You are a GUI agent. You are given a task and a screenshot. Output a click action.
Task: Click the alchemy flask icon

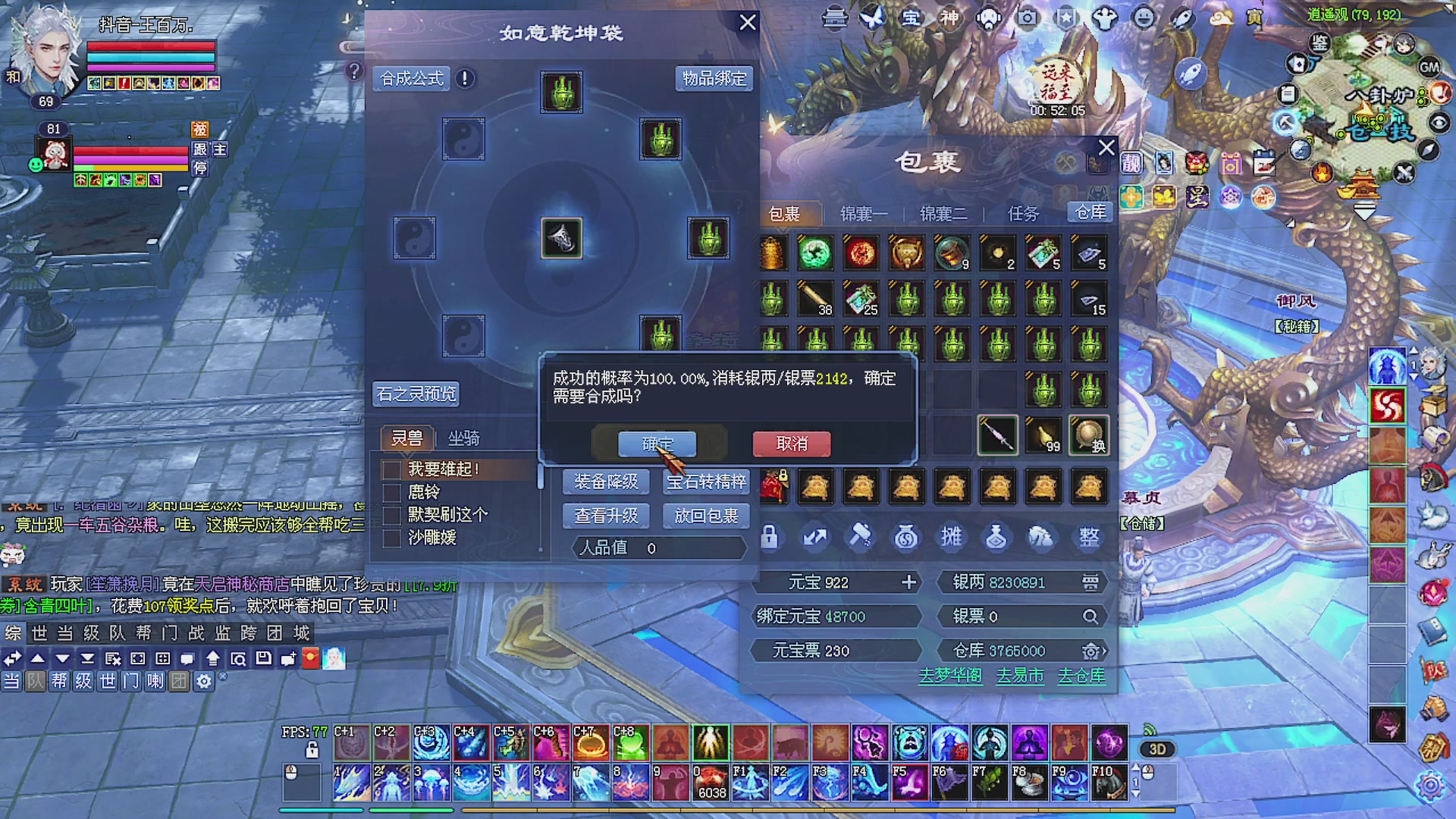(x=995, y=537)
